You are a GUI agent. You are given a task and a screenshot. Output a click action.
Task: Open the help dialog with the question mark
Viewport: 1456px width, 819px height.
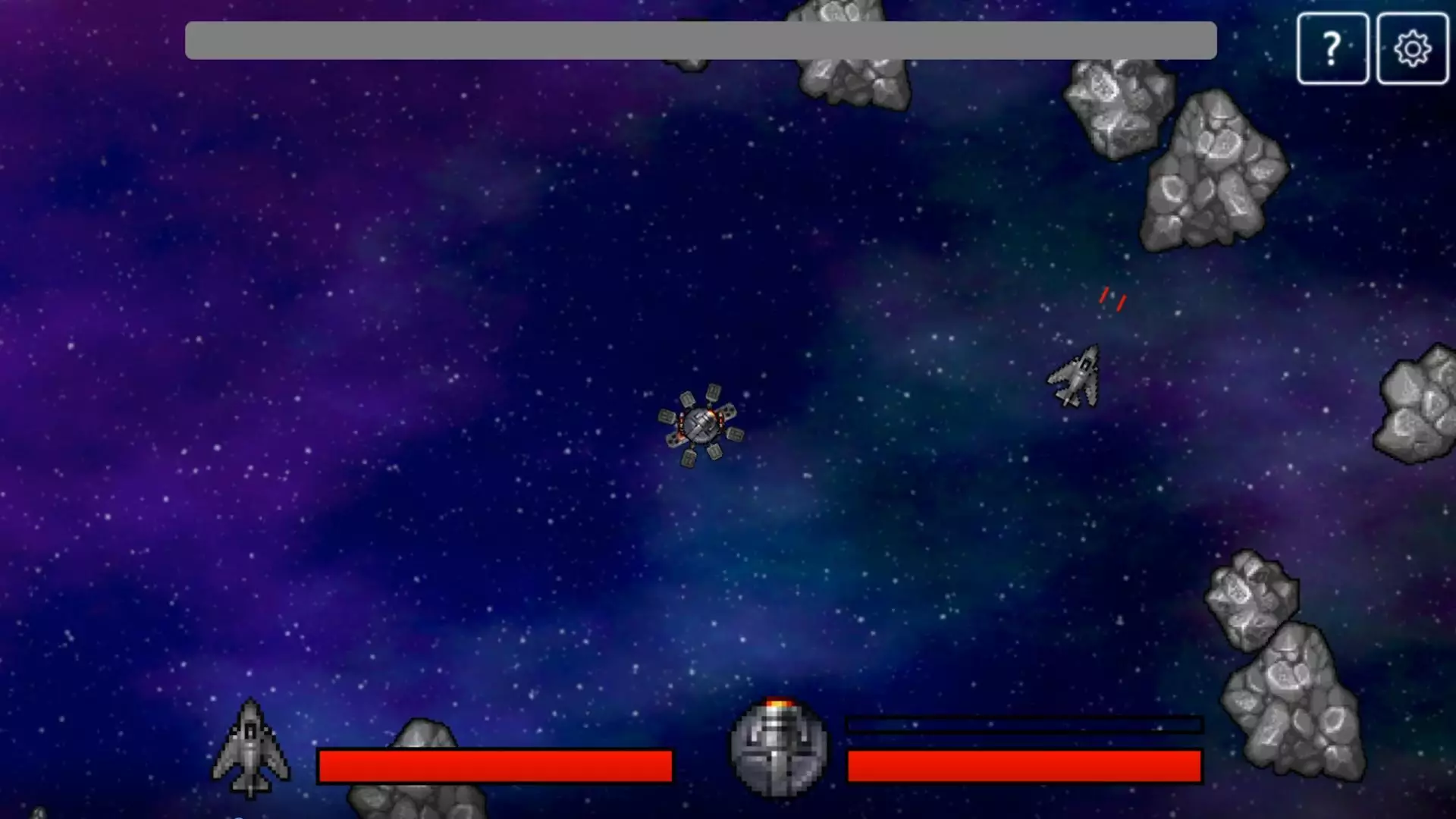[1332, 49]
